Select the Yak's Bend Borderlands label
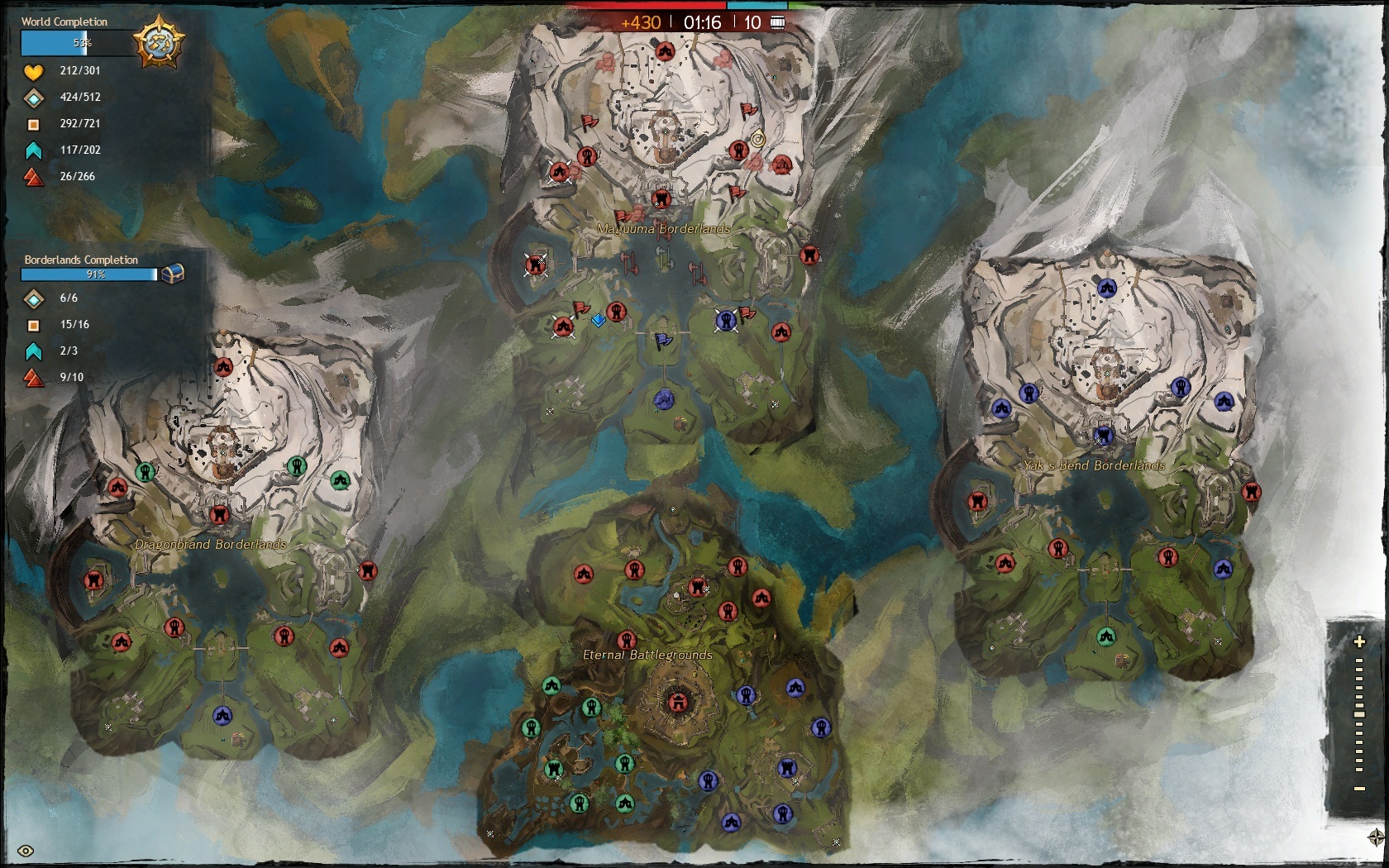 point(1093,465)
